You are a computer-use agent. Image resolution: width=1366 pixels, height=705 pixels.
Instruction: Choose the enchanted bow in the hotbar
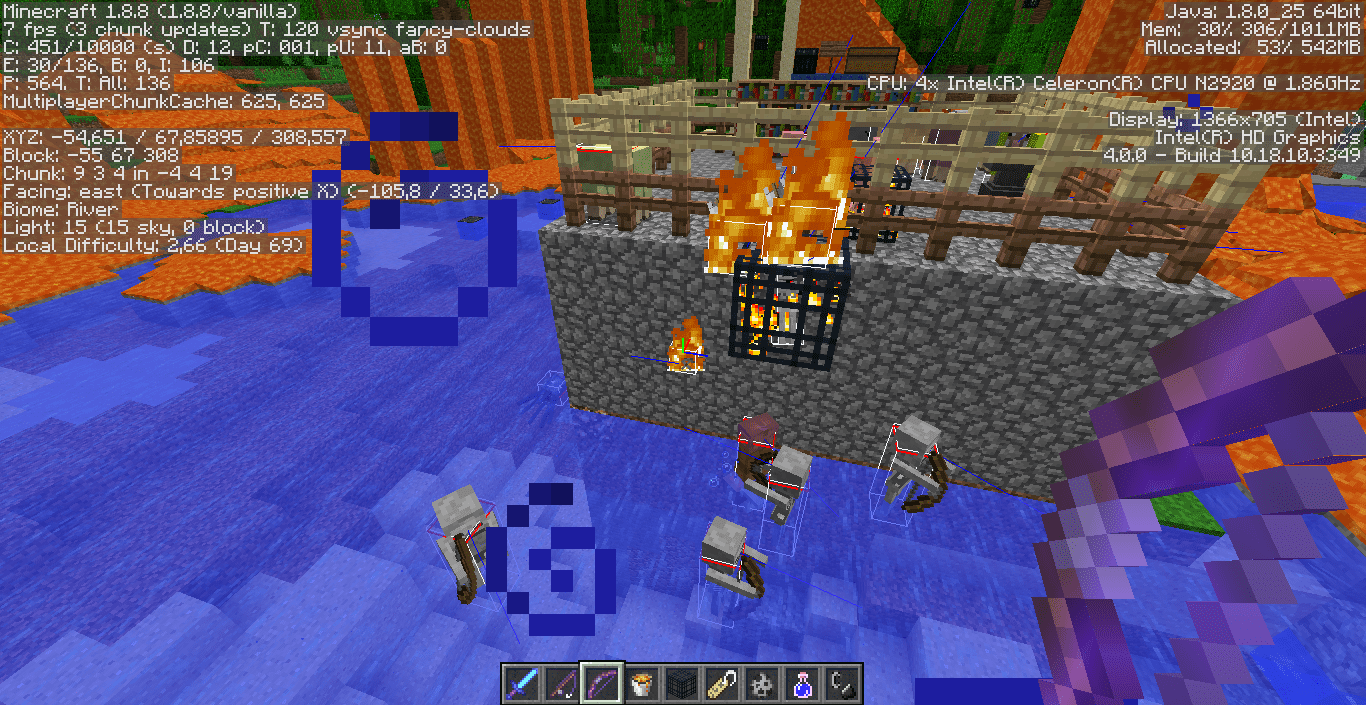point(602,685)
